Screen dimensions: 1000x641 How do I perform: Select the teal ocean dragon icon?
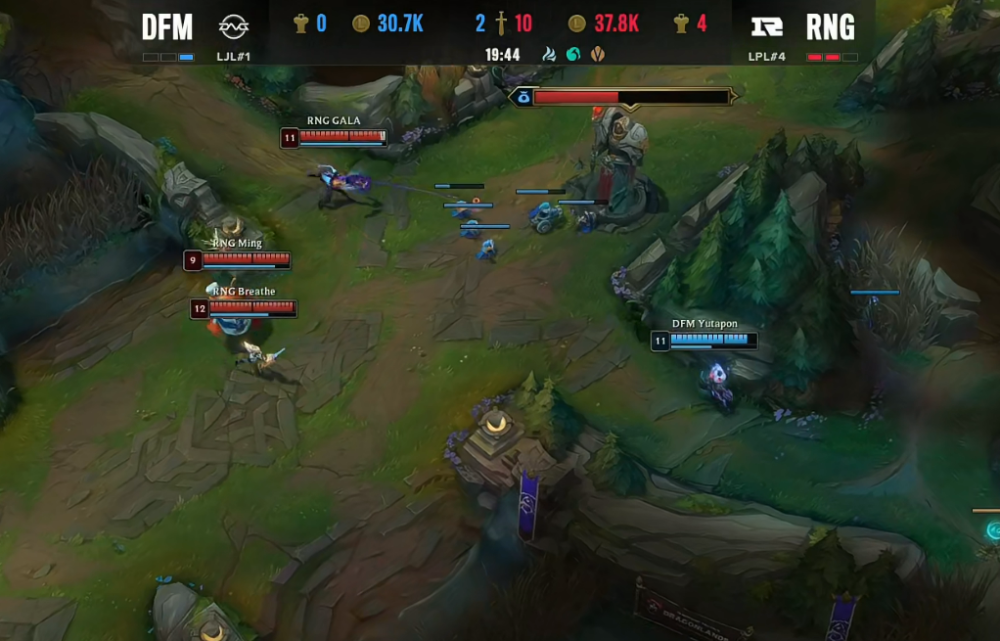(573, 54)
